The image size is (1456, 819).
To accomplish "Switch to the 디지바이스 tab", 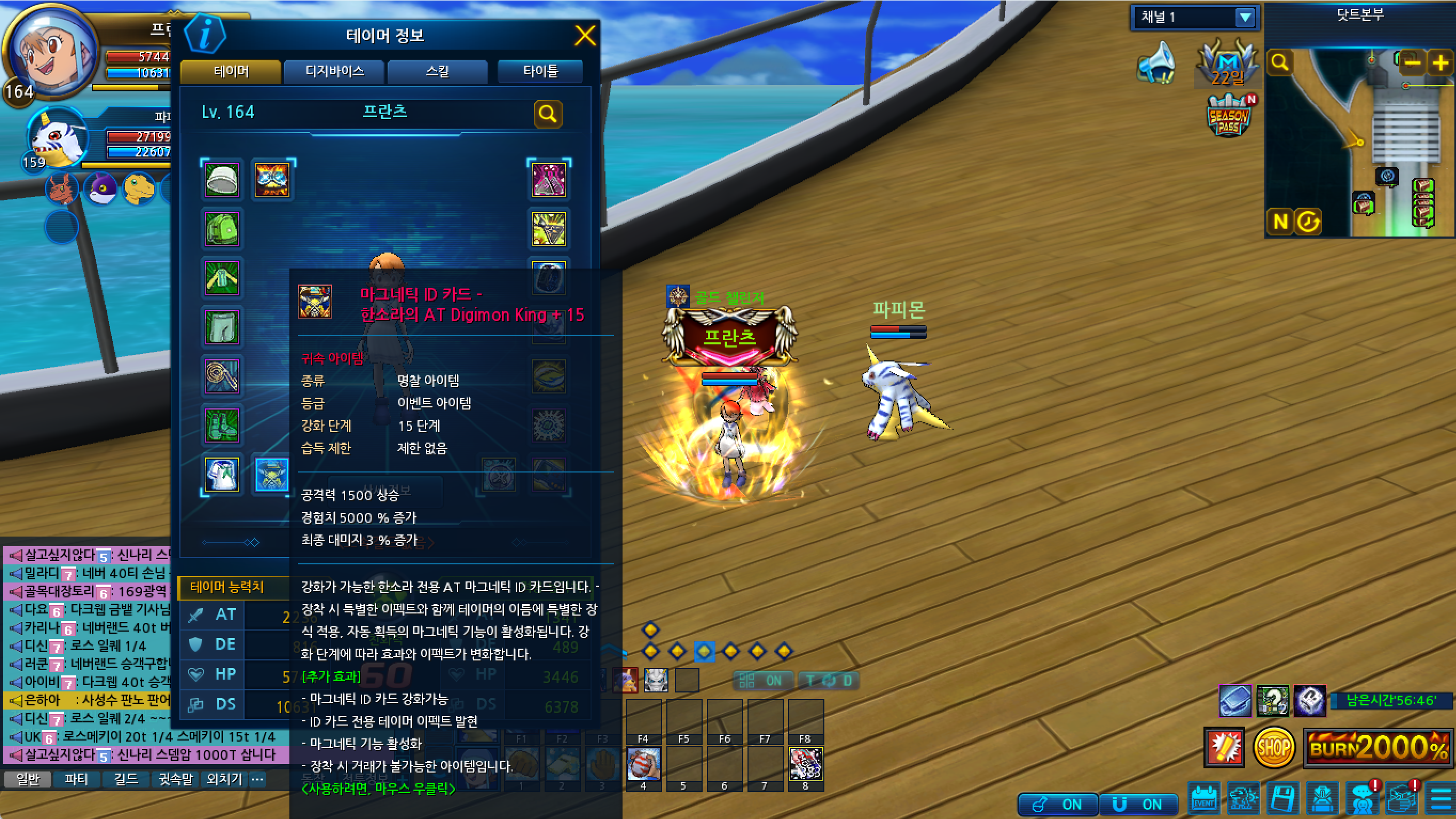I will point(334,71).
